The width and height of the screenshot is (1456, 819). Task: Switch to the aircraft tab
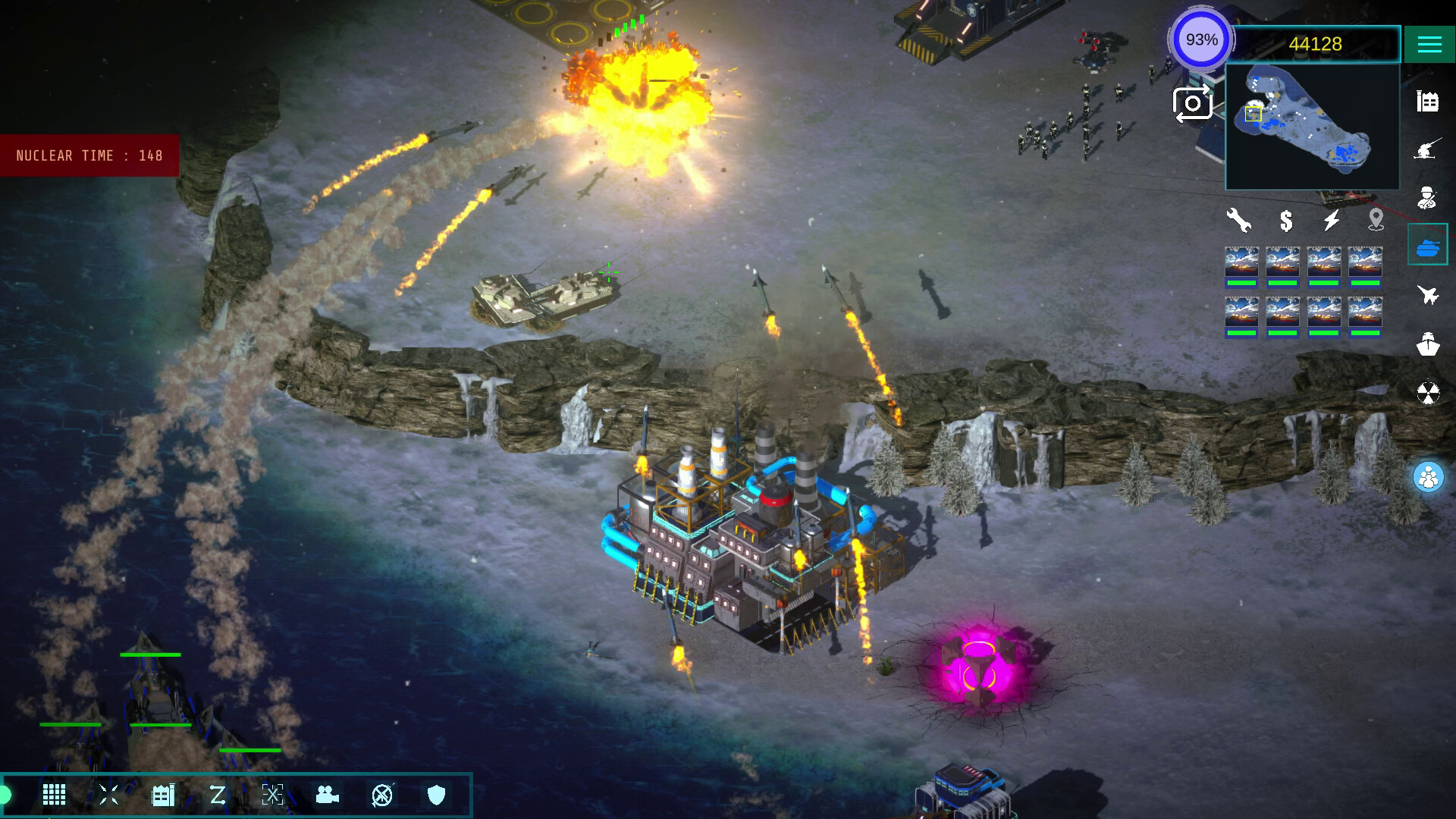(x=1428, y=294)
